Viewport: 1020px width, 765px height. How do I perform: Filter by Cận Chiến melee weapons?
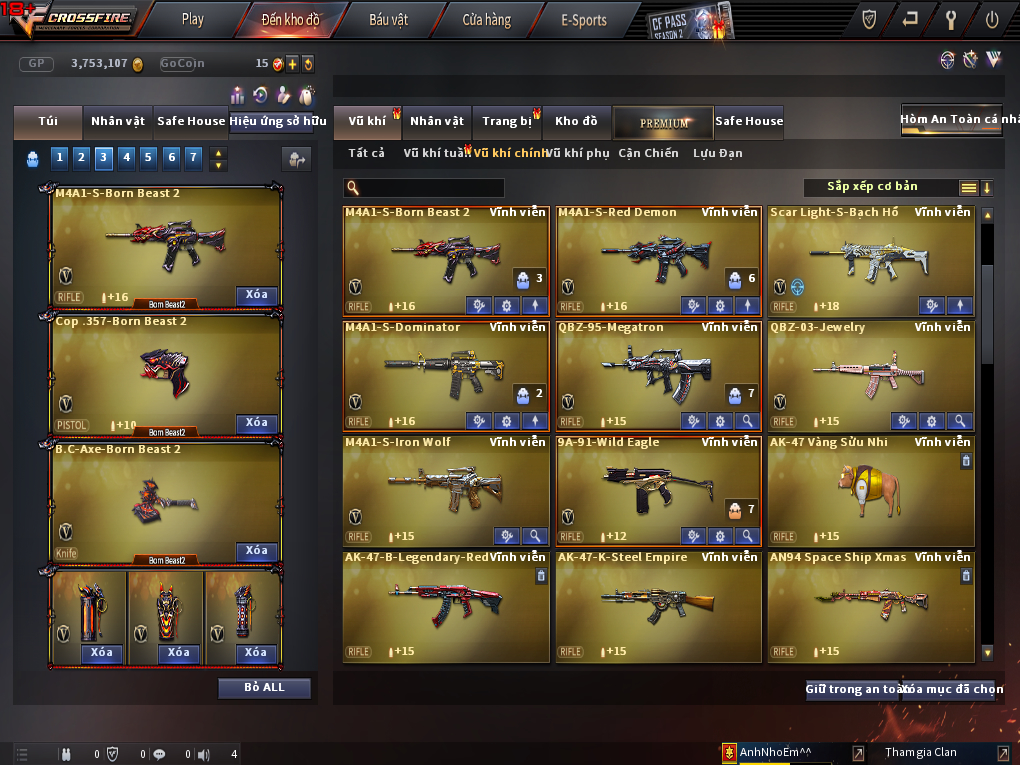(x=648, y=153)
